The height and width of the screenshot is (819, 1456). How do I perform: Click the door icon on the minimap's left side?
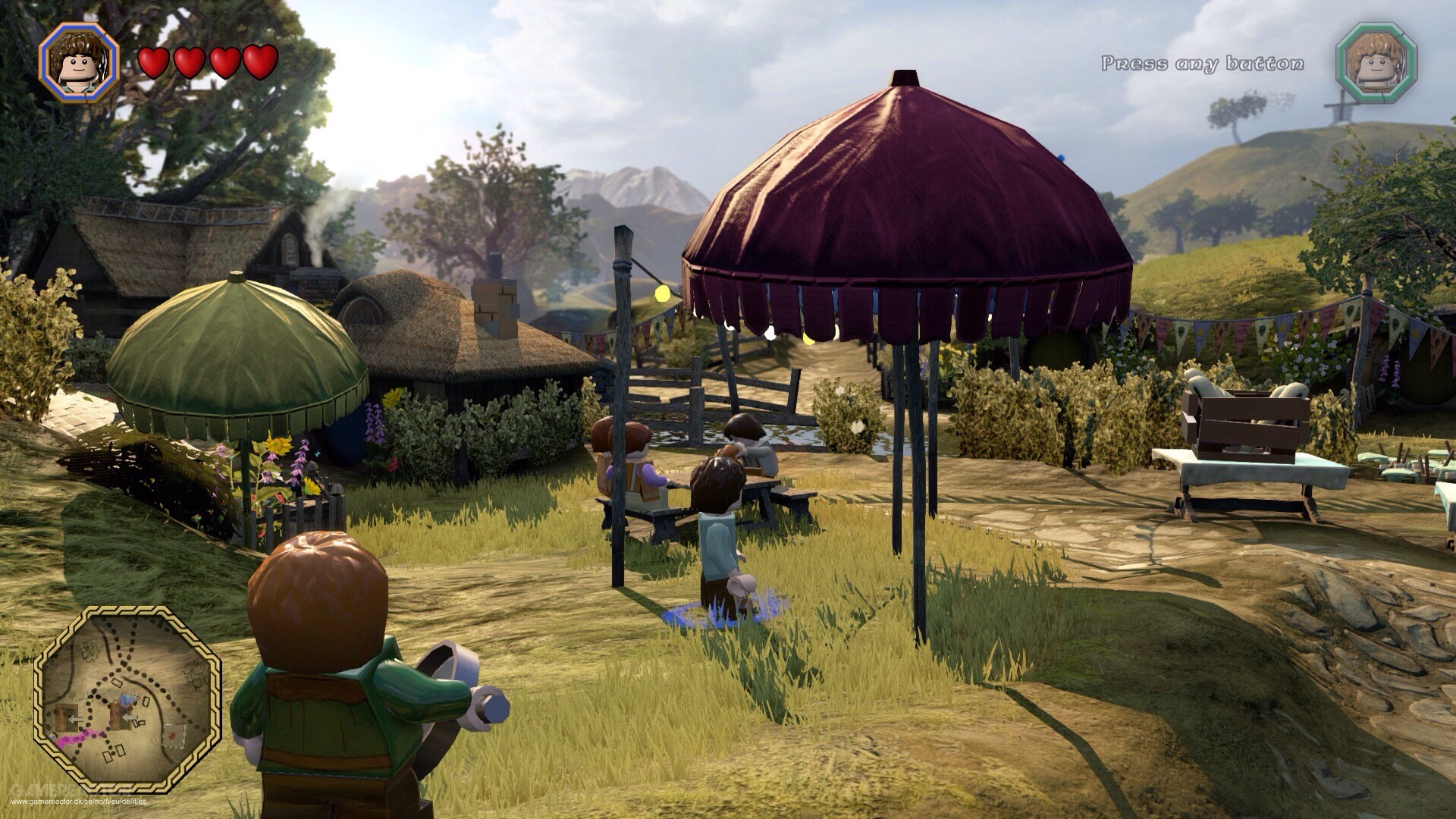point(65,717)
